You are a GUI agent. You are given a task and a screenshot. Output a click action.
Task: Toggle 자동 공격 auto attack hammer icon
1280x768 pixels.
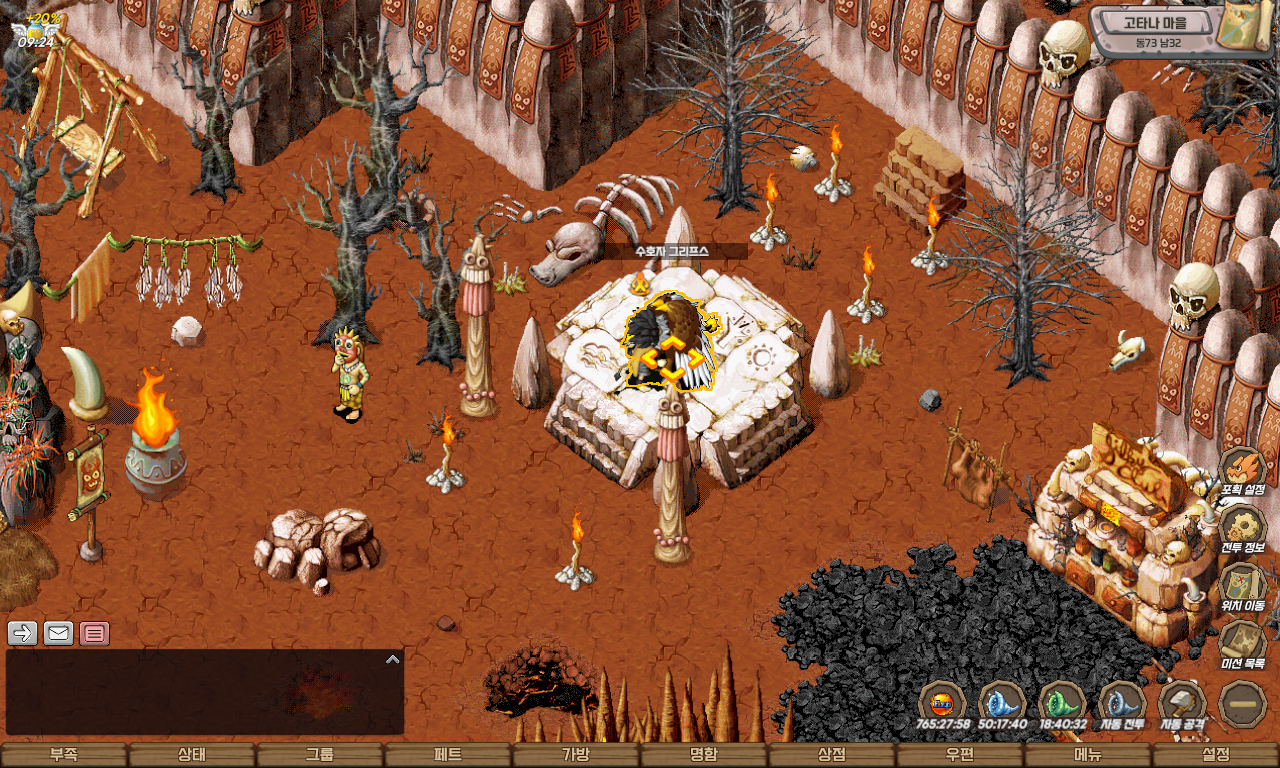tap(1182, 702)
